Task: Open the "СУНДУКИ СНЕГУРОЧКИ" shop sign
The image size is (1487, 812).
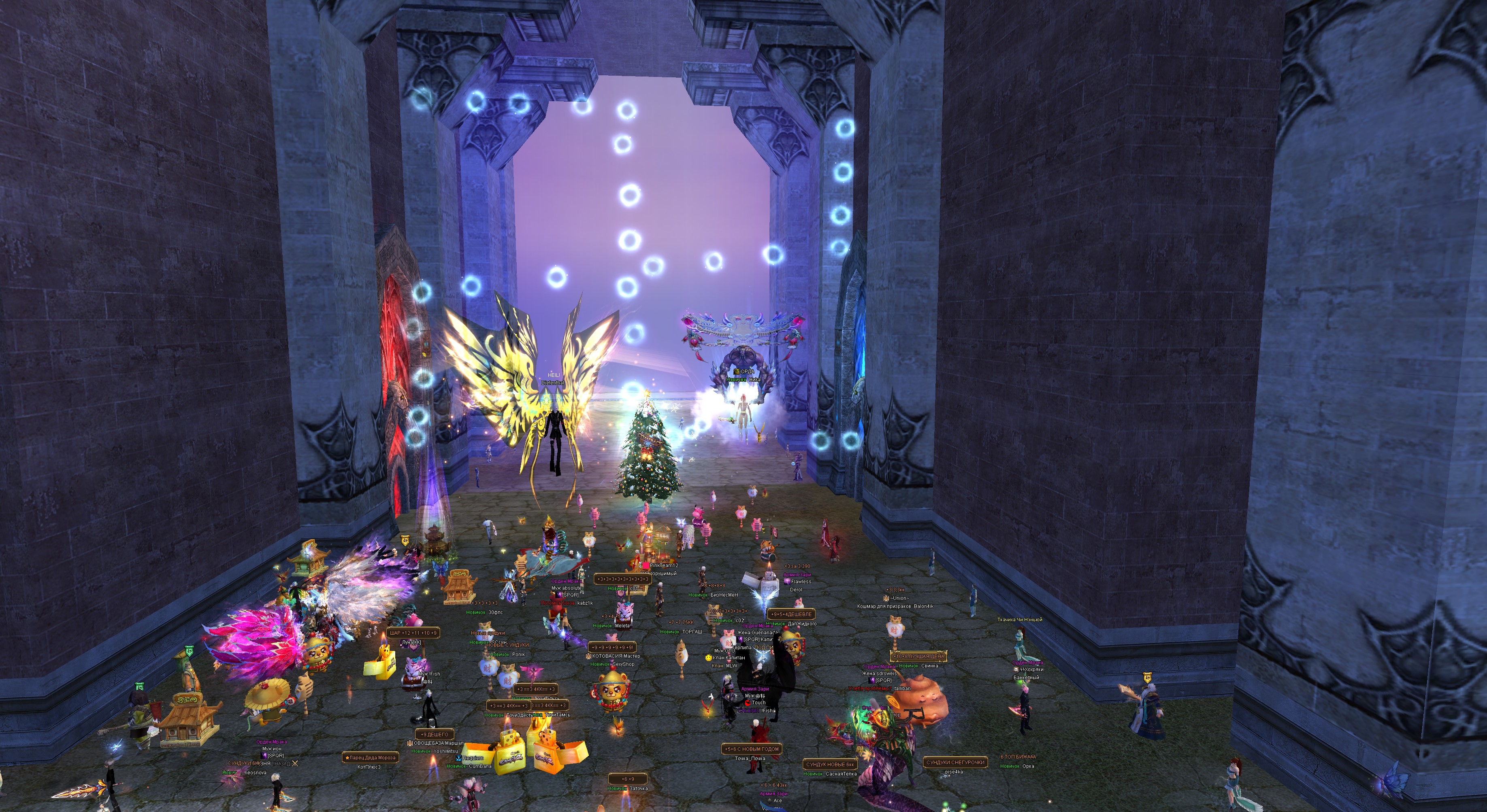Action: point(955,762)
